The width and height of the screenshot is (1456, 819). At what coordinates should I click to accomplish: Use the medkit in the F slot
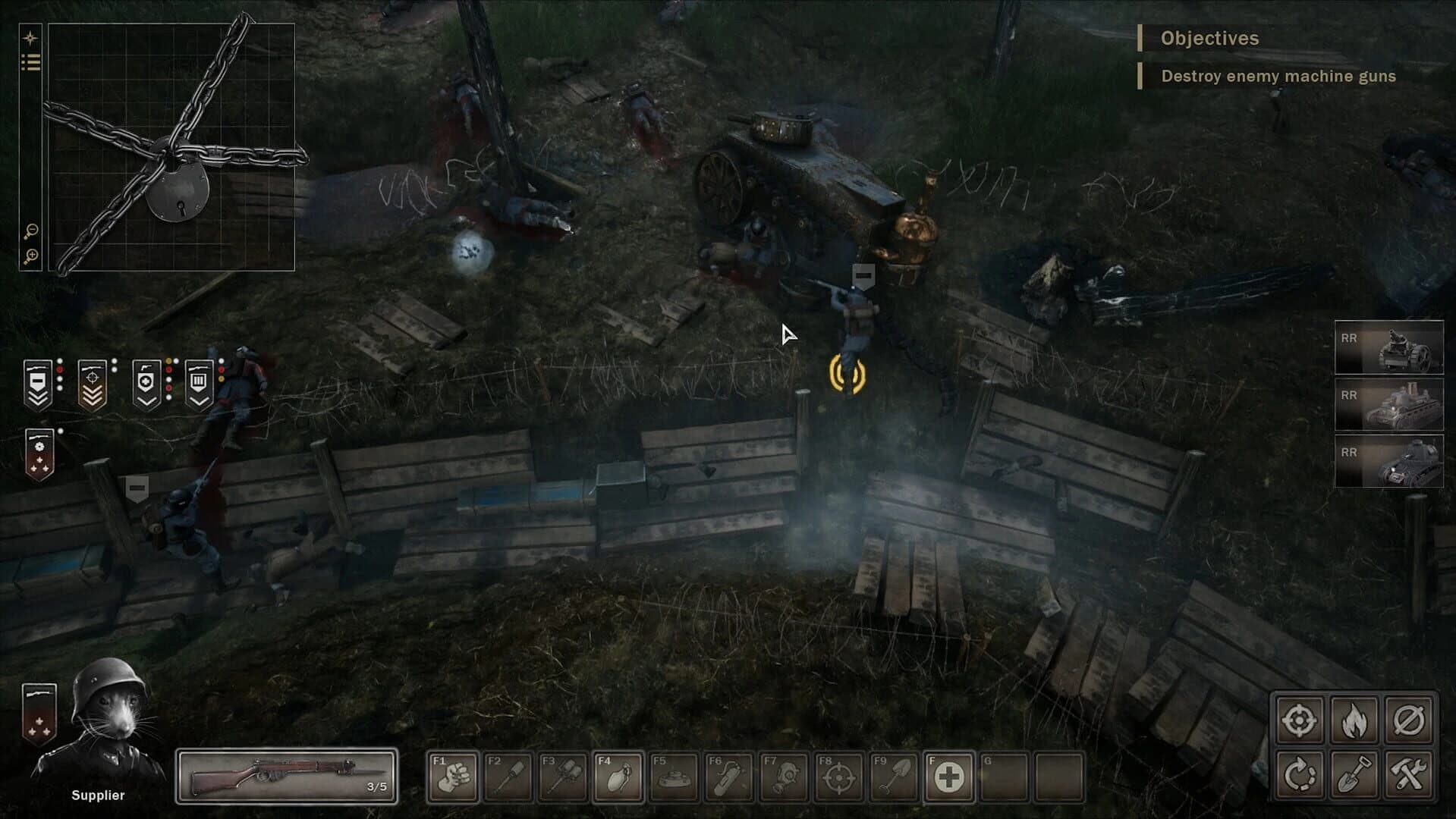[x=950, y=776]
